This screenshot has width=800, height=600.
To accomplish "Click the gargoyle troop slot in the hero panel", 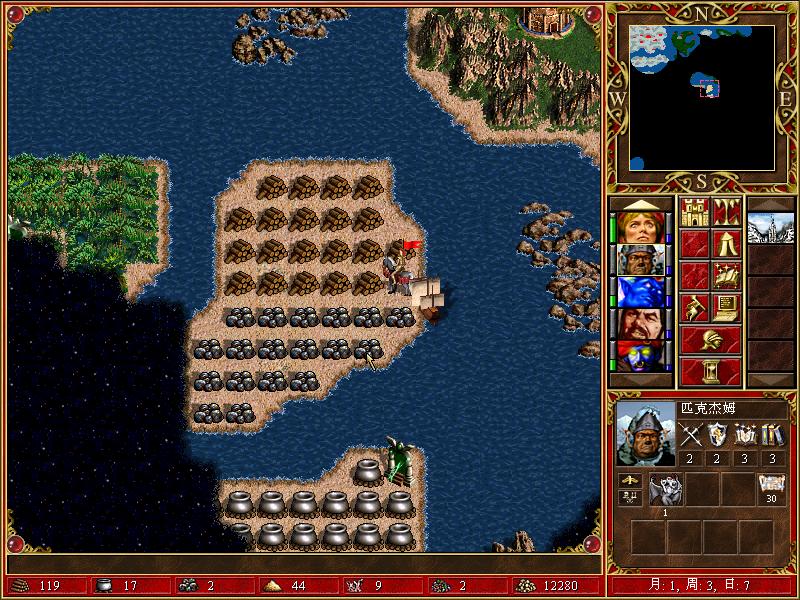I will [x=665, y=490].
